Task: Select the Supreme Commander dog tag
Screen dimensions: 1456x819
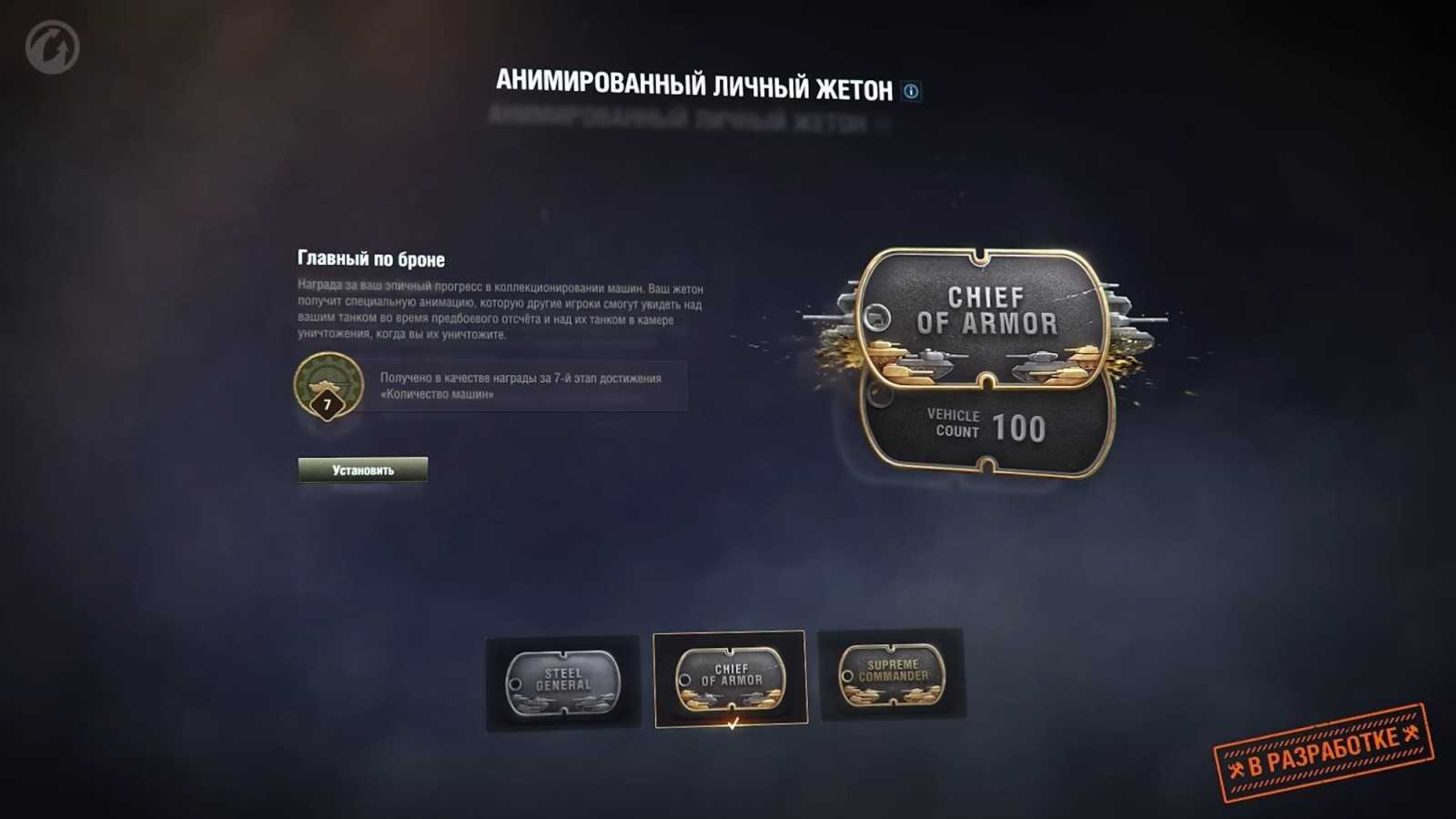Action: click(892, 673)
